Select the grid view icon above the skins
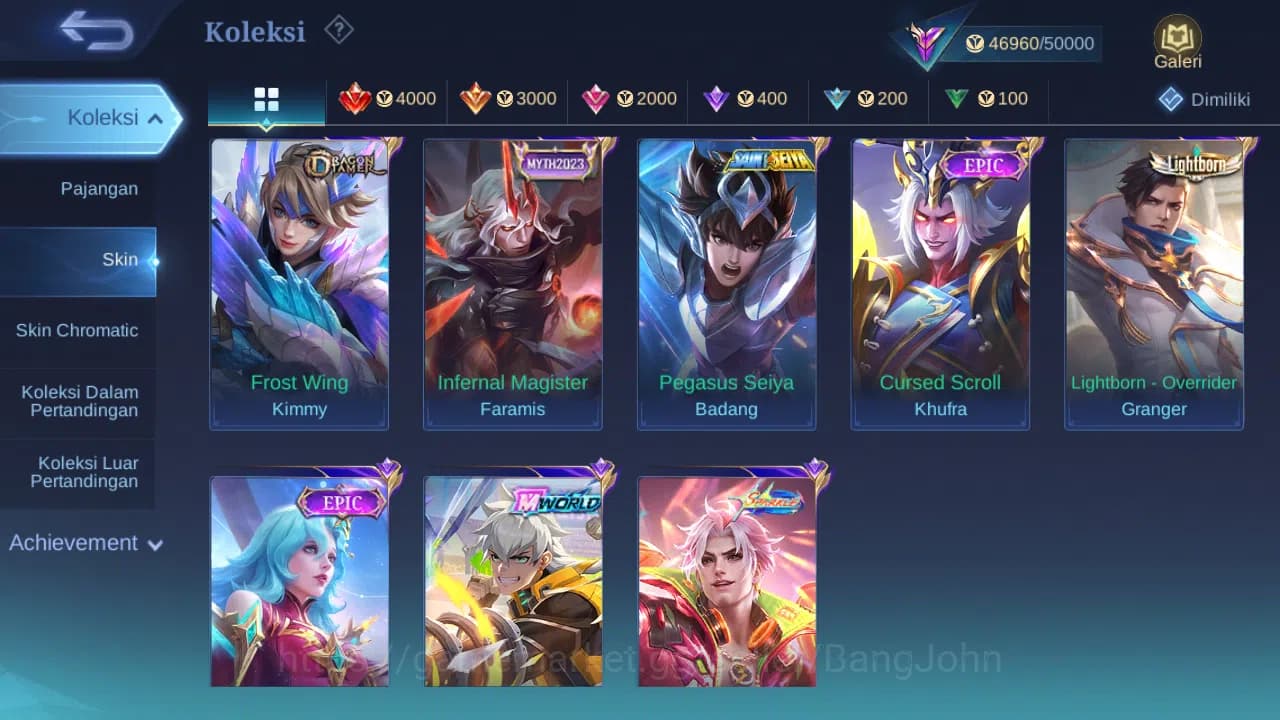Image resolution: width=1280 pixels, height=720 pixels. [x=265, y=99]
